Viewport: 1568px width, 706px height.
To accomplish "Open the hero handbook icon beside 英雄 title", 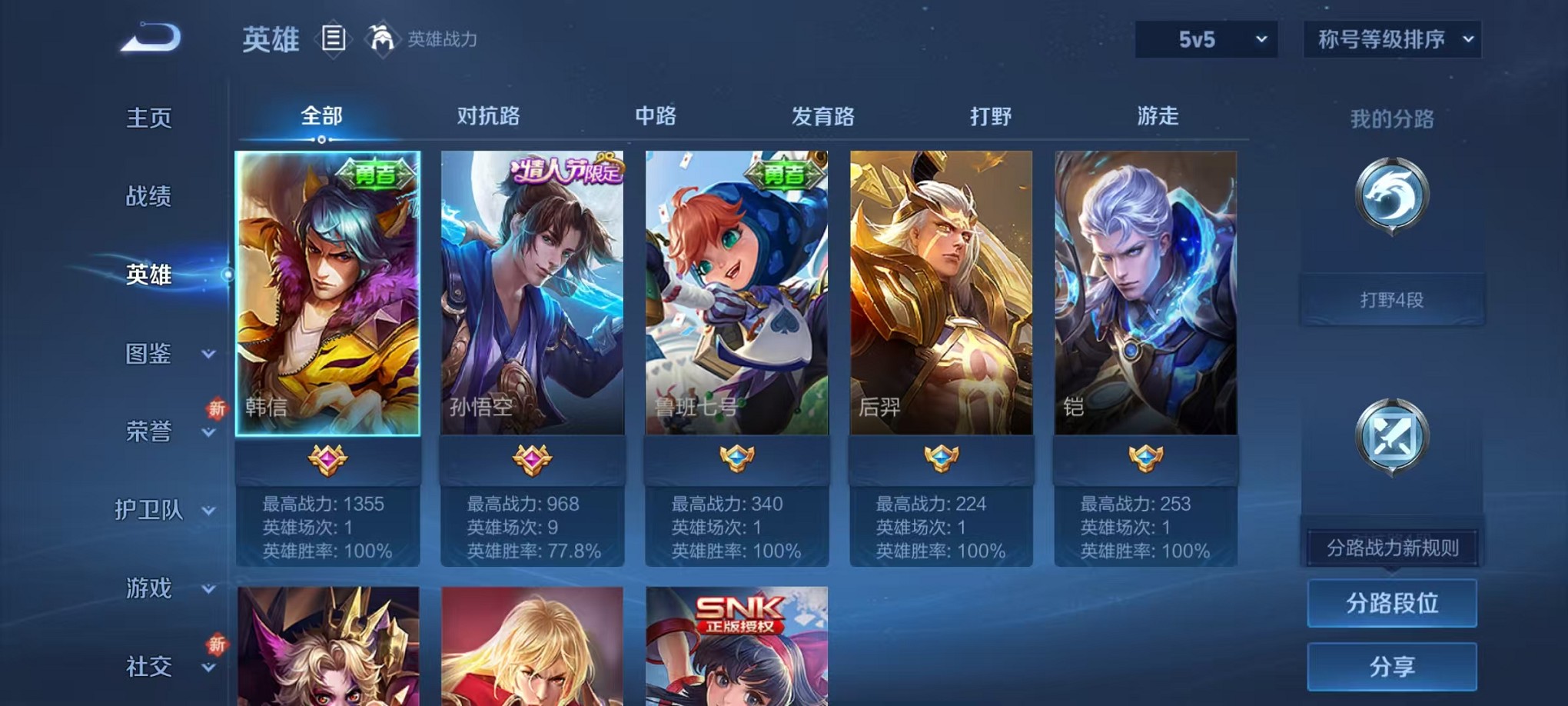I will click(334, 38).
